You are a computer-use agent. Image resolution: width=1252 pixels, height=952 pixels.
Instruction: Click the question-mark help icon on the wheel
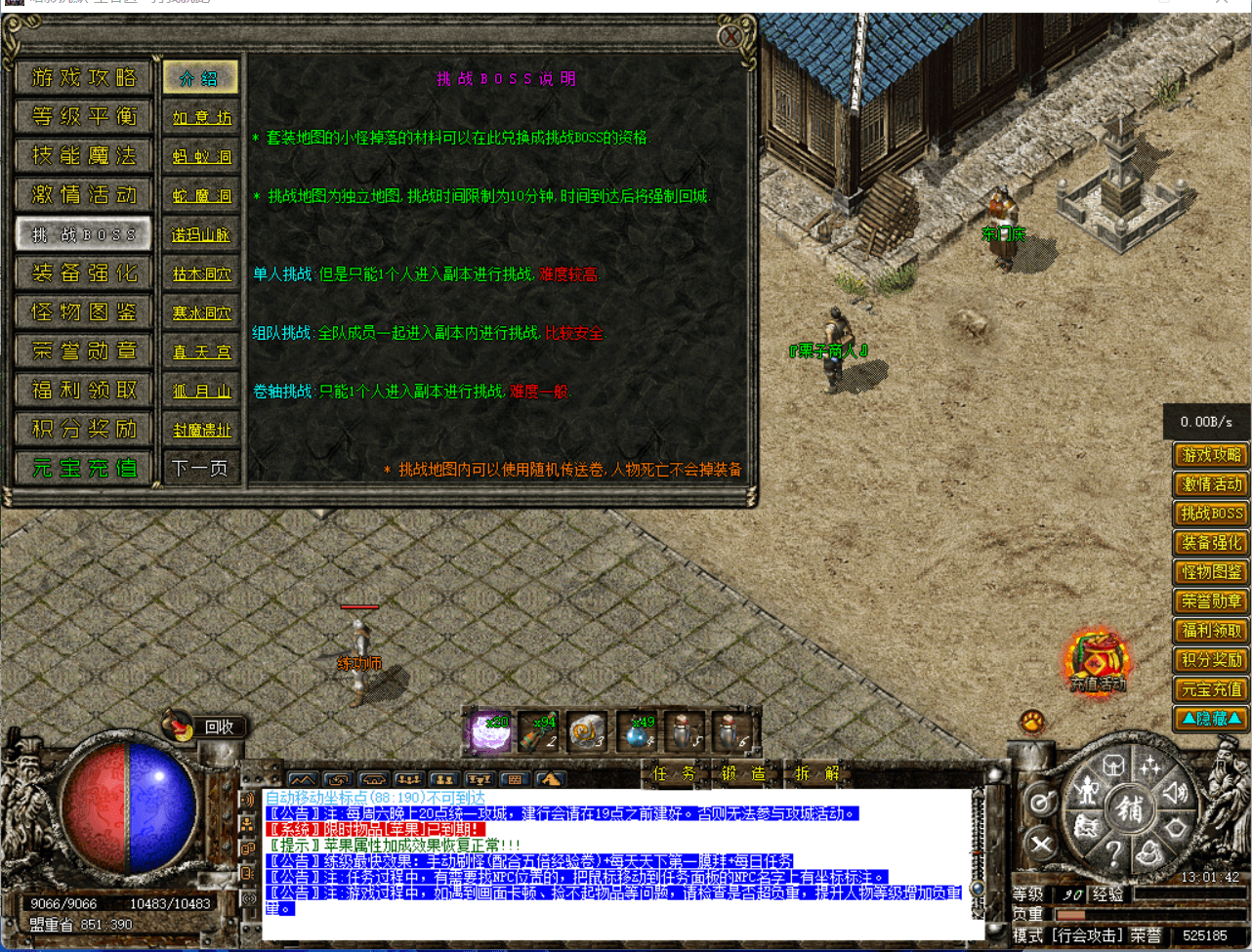tap(1113, 852)
